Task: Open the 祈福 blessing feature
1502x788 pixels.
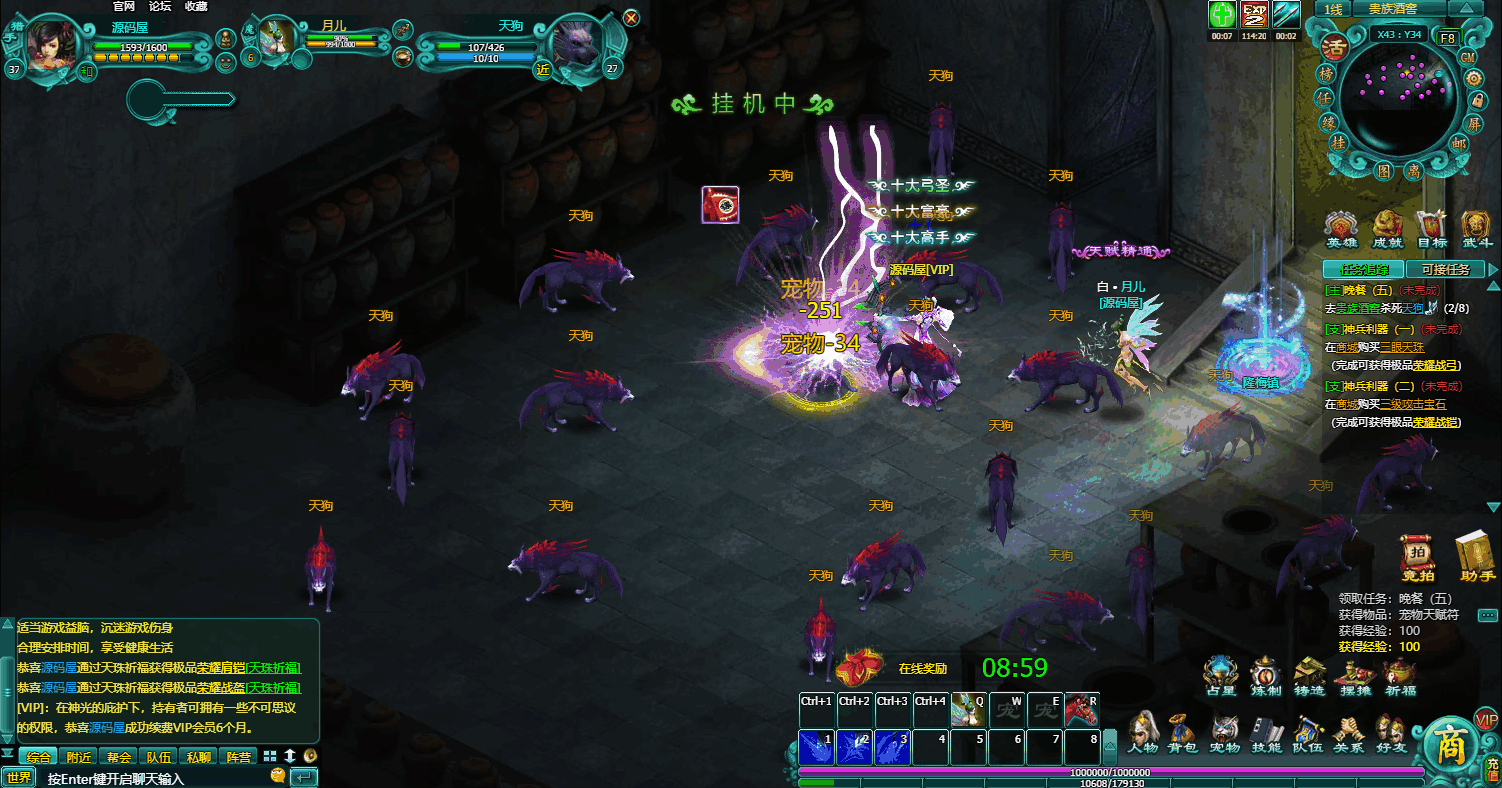Action: point(1399,677)
